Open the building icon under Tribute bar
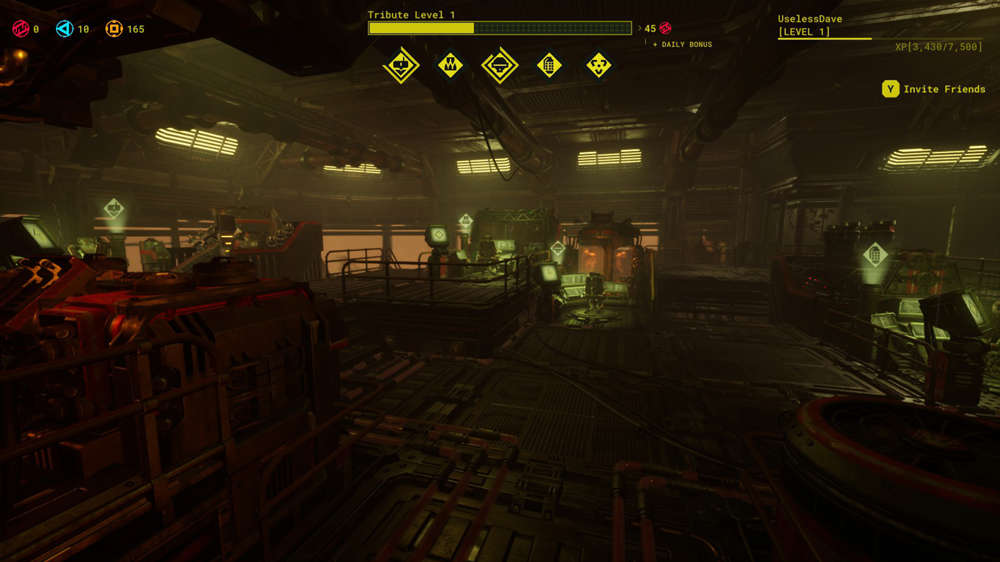1000x562 pixels. 549,66
